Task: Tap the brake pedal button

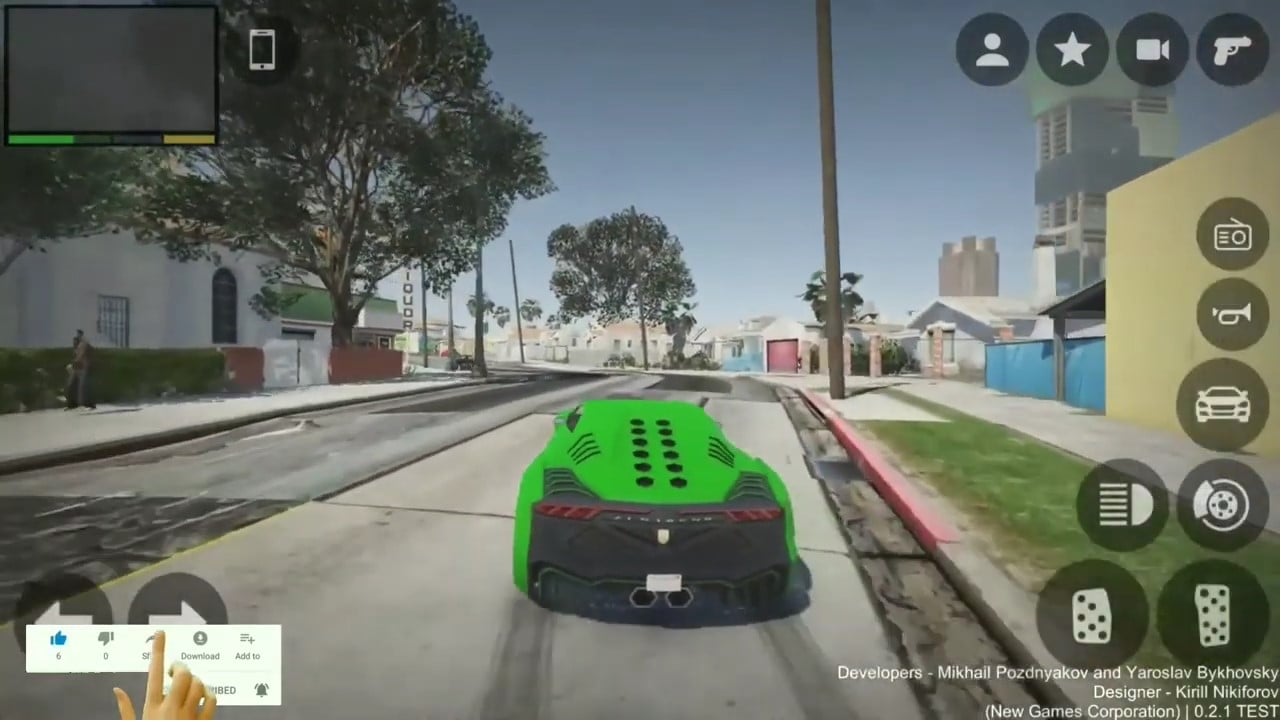Action: pos(1091,614)
